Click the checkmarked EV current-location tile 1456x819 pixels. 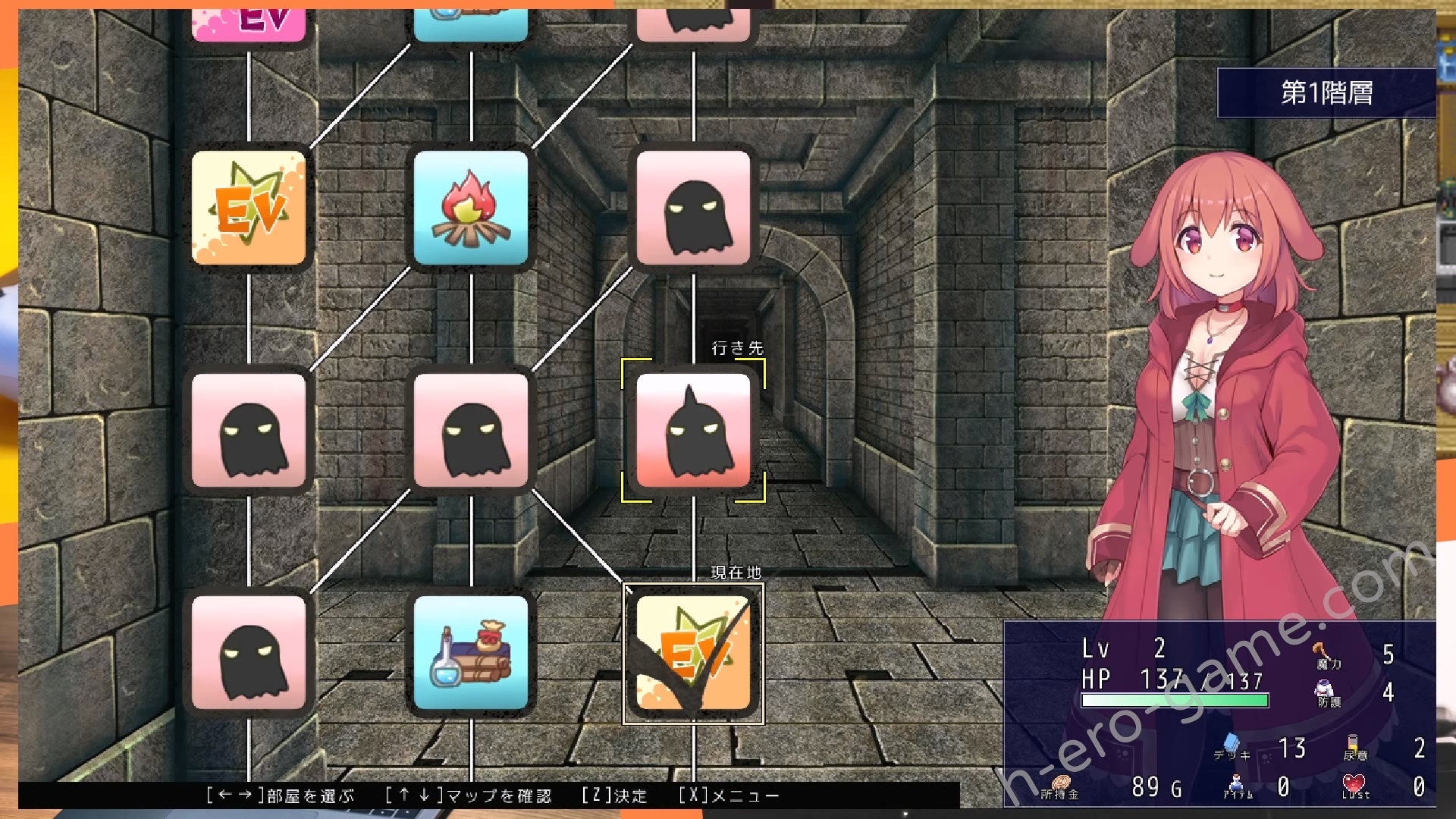coord(693,652)
